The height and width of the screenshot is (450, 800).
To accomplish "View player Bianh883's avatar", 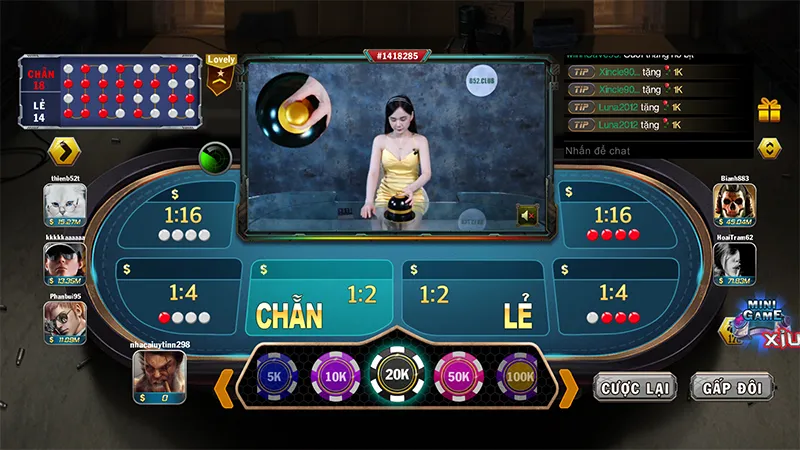I will (734, 205).
